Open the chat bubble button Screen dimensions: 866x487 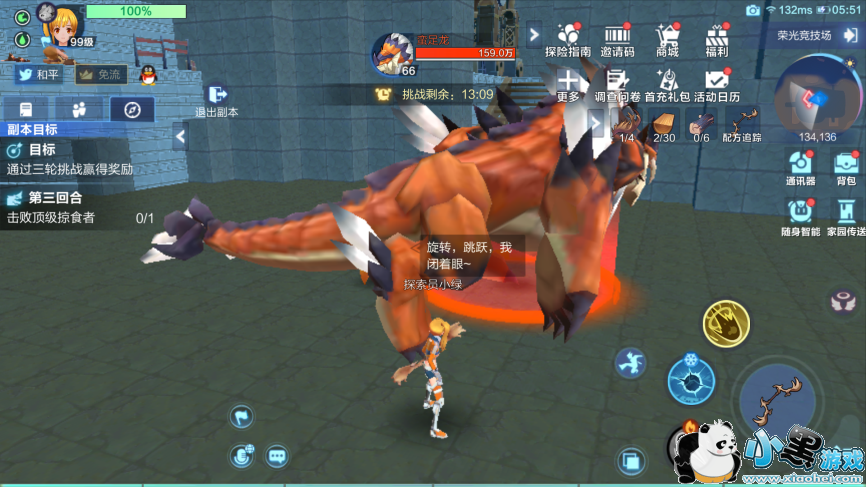click(277, 456)
